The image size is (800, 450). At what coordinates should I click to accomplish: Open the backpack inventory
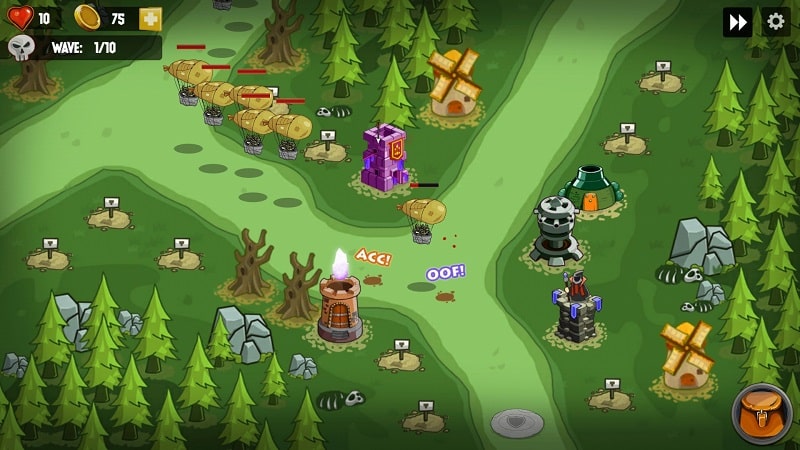click(762, 413)
